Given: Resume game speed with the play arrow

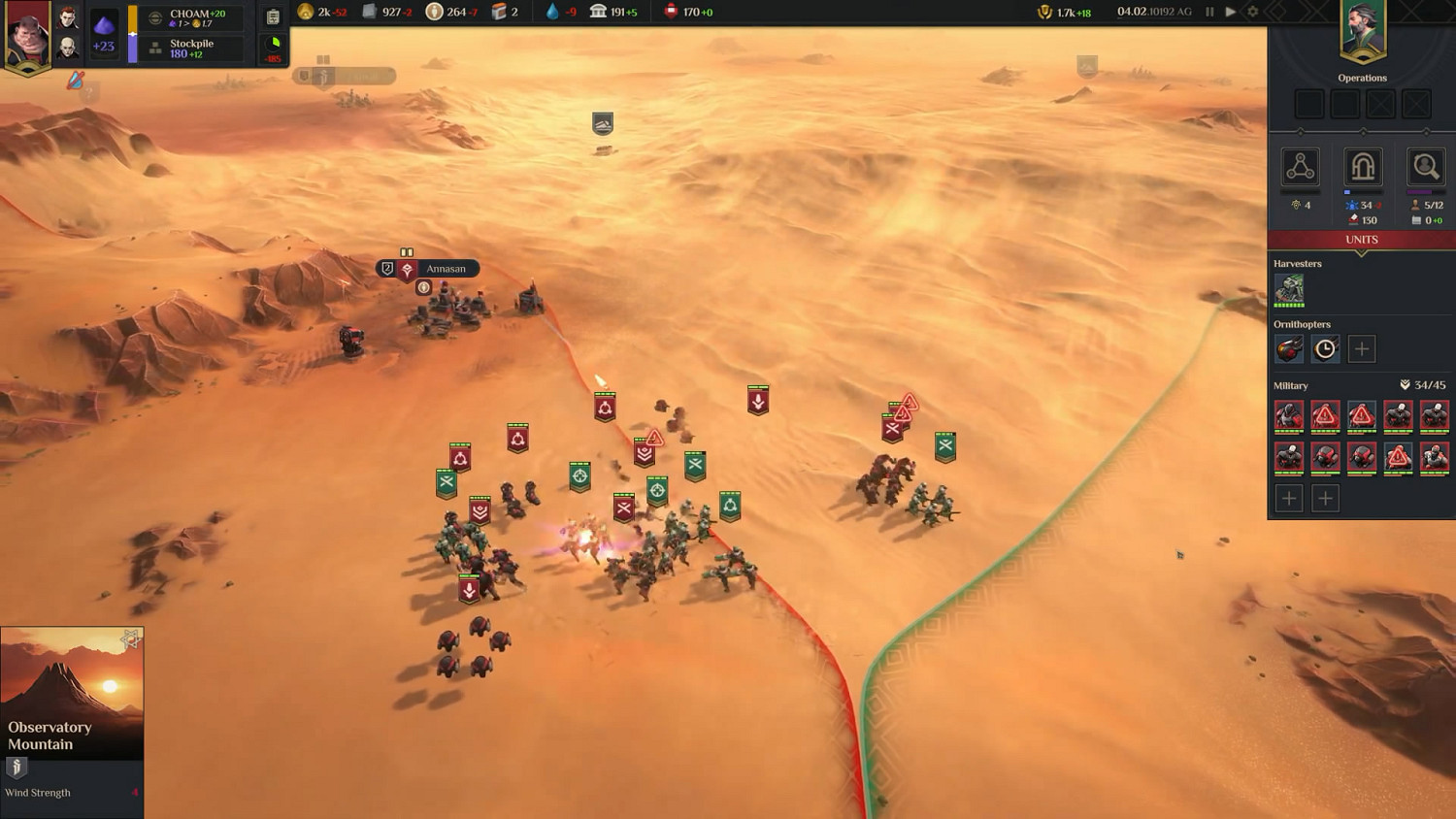Looking at the screenshot, I should [x=1228, y=14].
